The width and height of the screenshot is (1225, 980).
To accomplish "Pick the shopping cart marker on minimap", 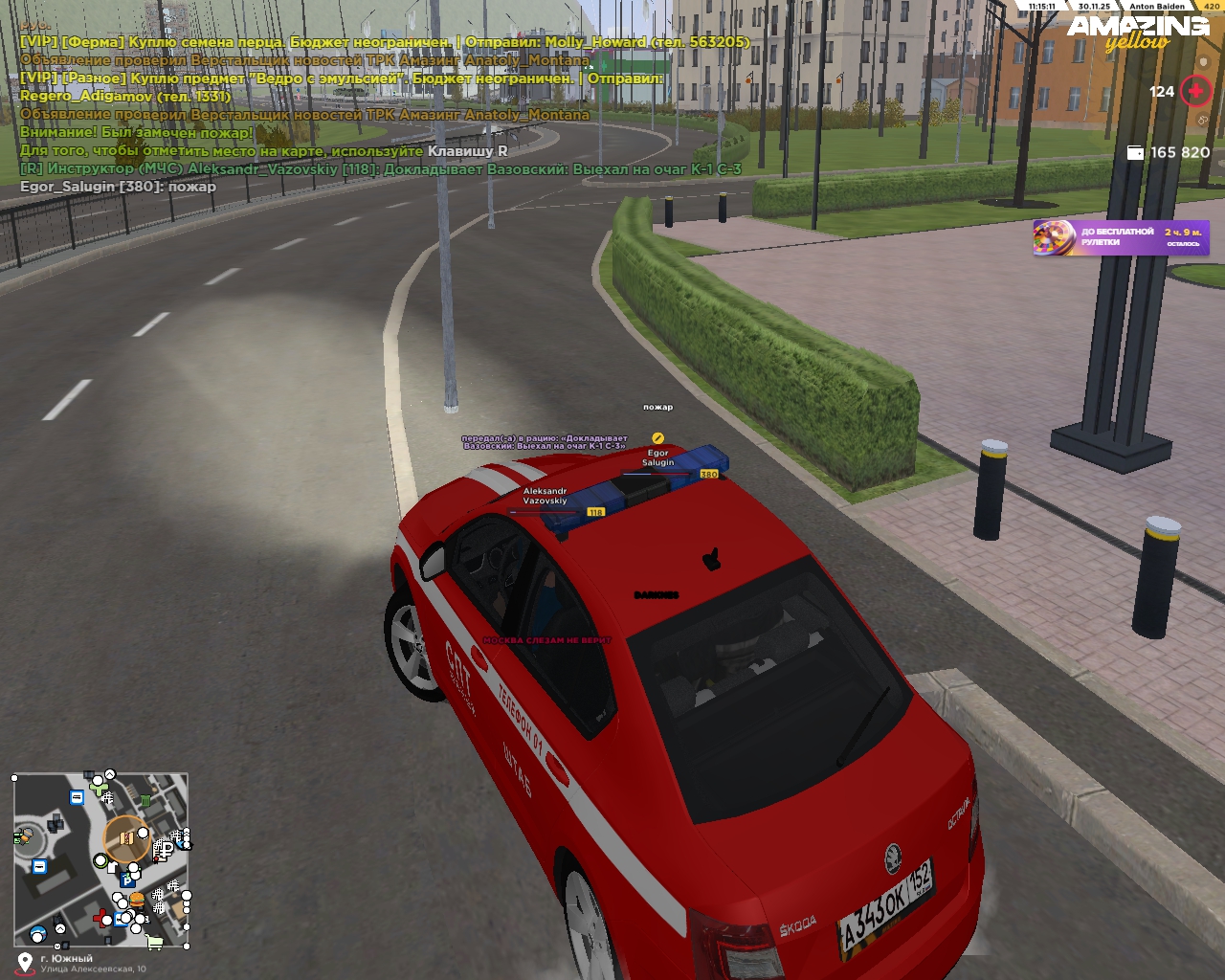I will [x=154, y=943].
